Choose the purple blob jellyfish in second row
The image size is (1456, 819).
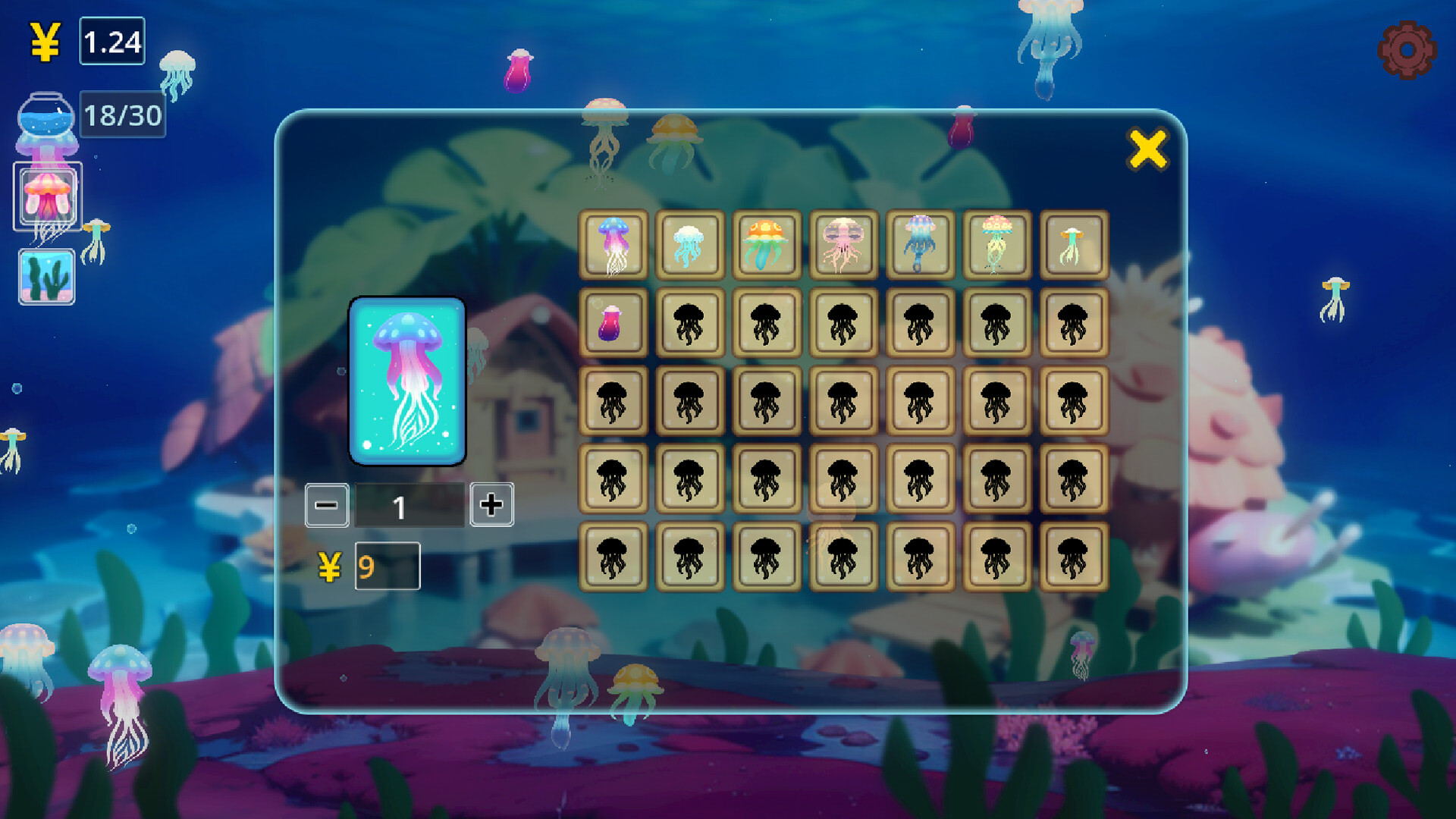click(x=614, y=324)
